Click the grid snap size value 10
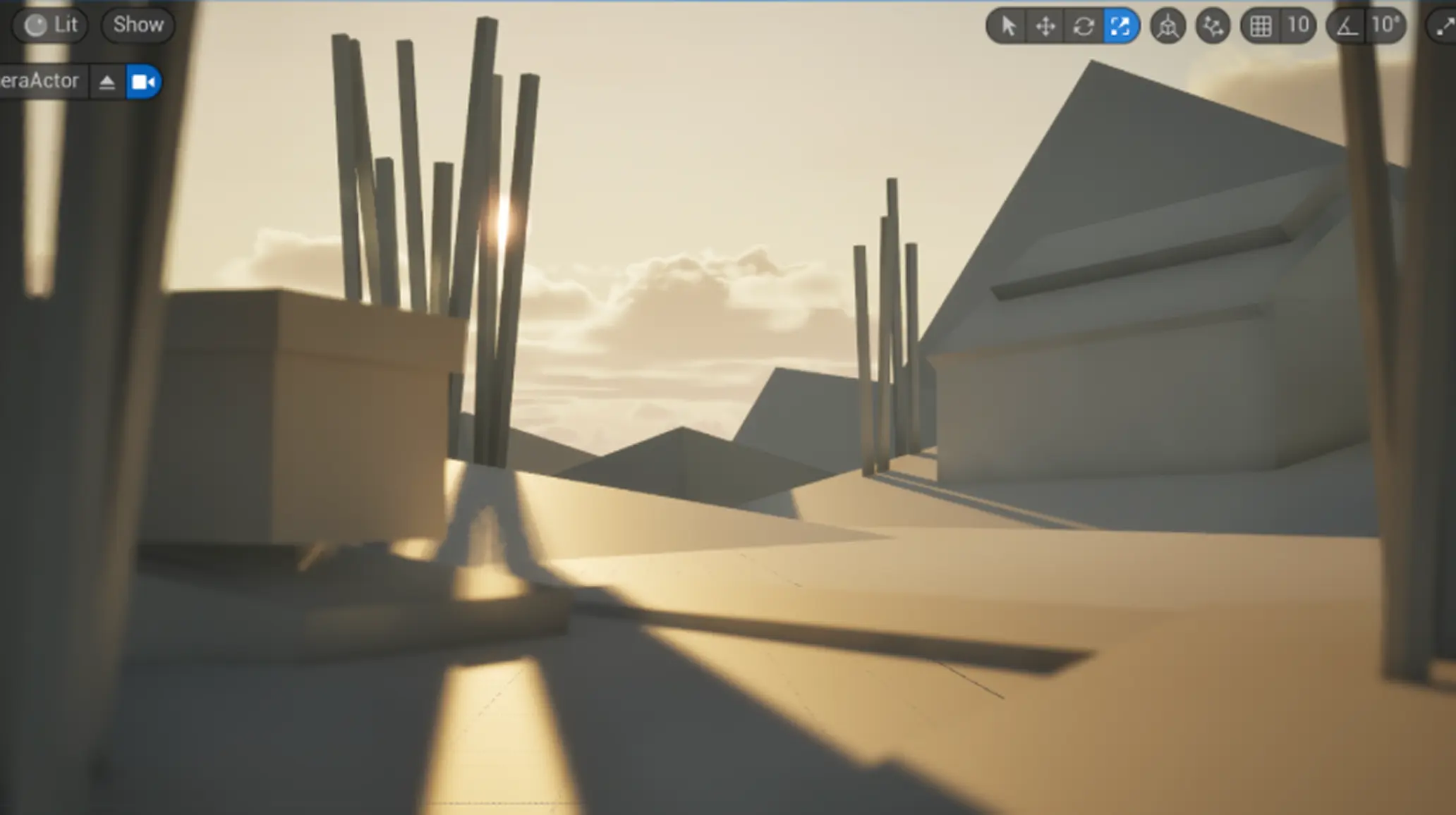 pos(1298,25)
